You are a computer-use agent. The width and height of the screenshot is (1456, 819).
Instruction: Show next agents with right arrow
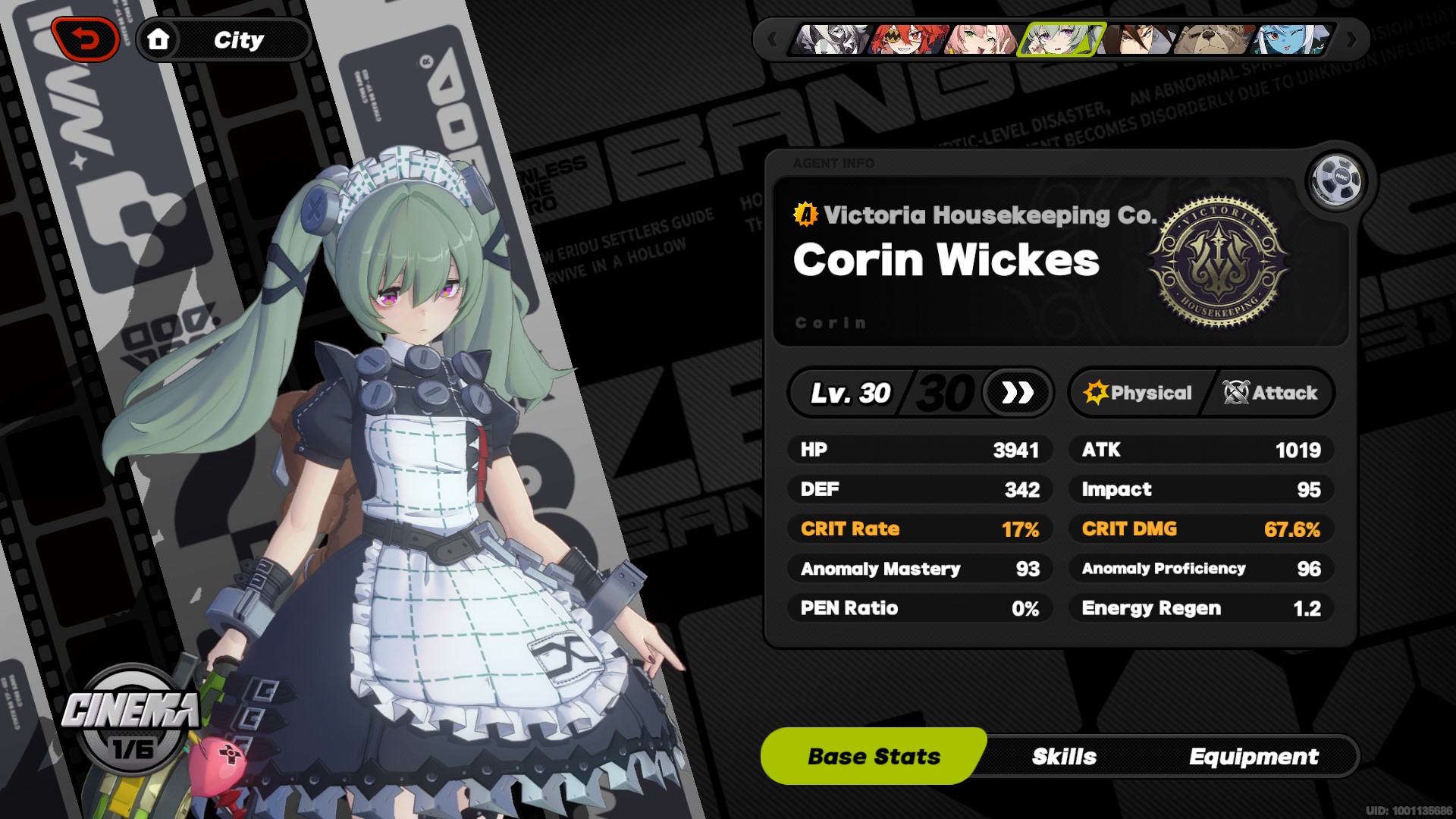point(1351,39)
